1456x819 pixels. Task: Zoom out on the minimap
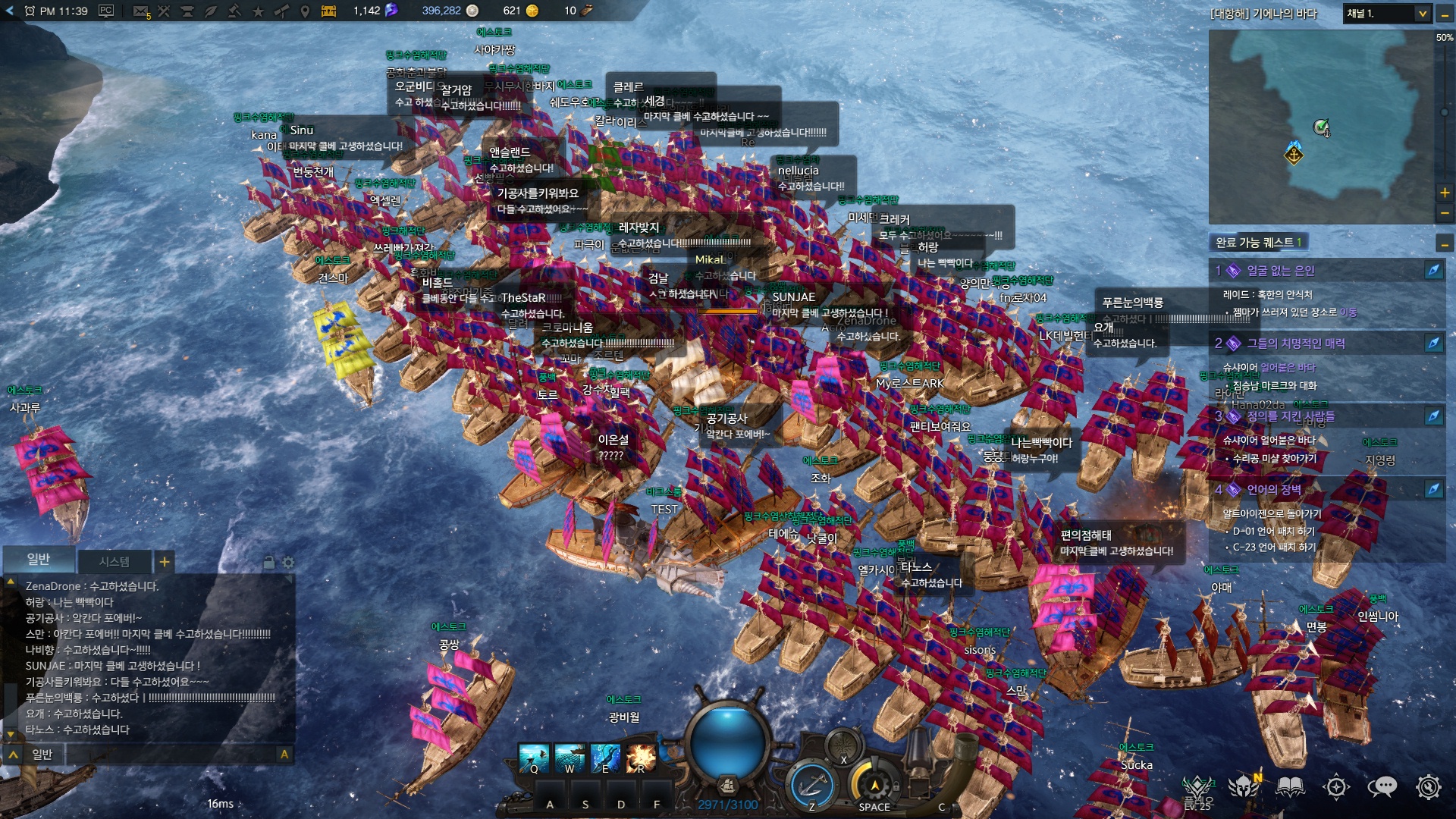(x=1445, y=213)
